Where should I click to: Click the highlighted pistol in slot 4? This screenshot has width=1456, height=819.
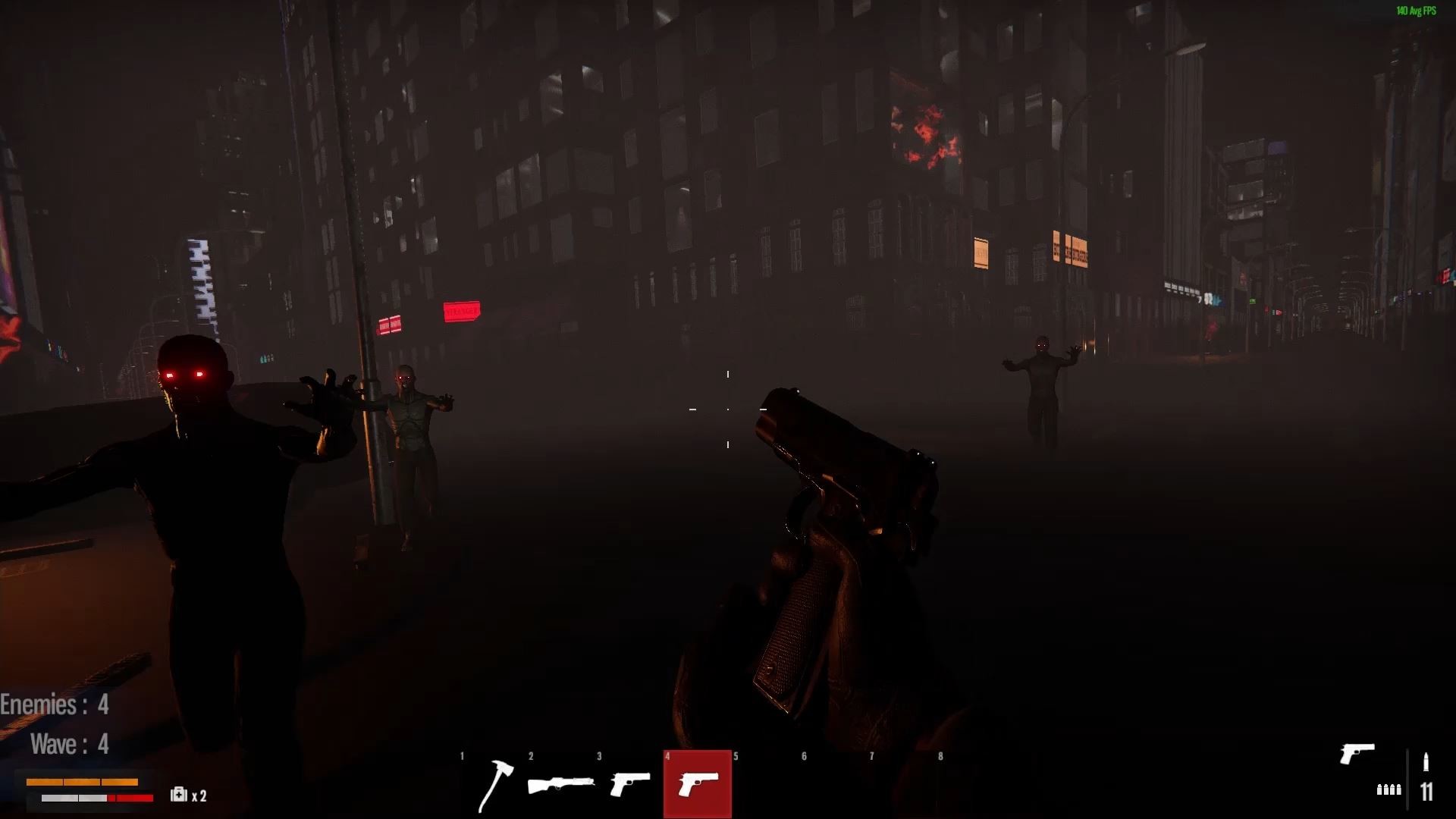coord(697,783)
